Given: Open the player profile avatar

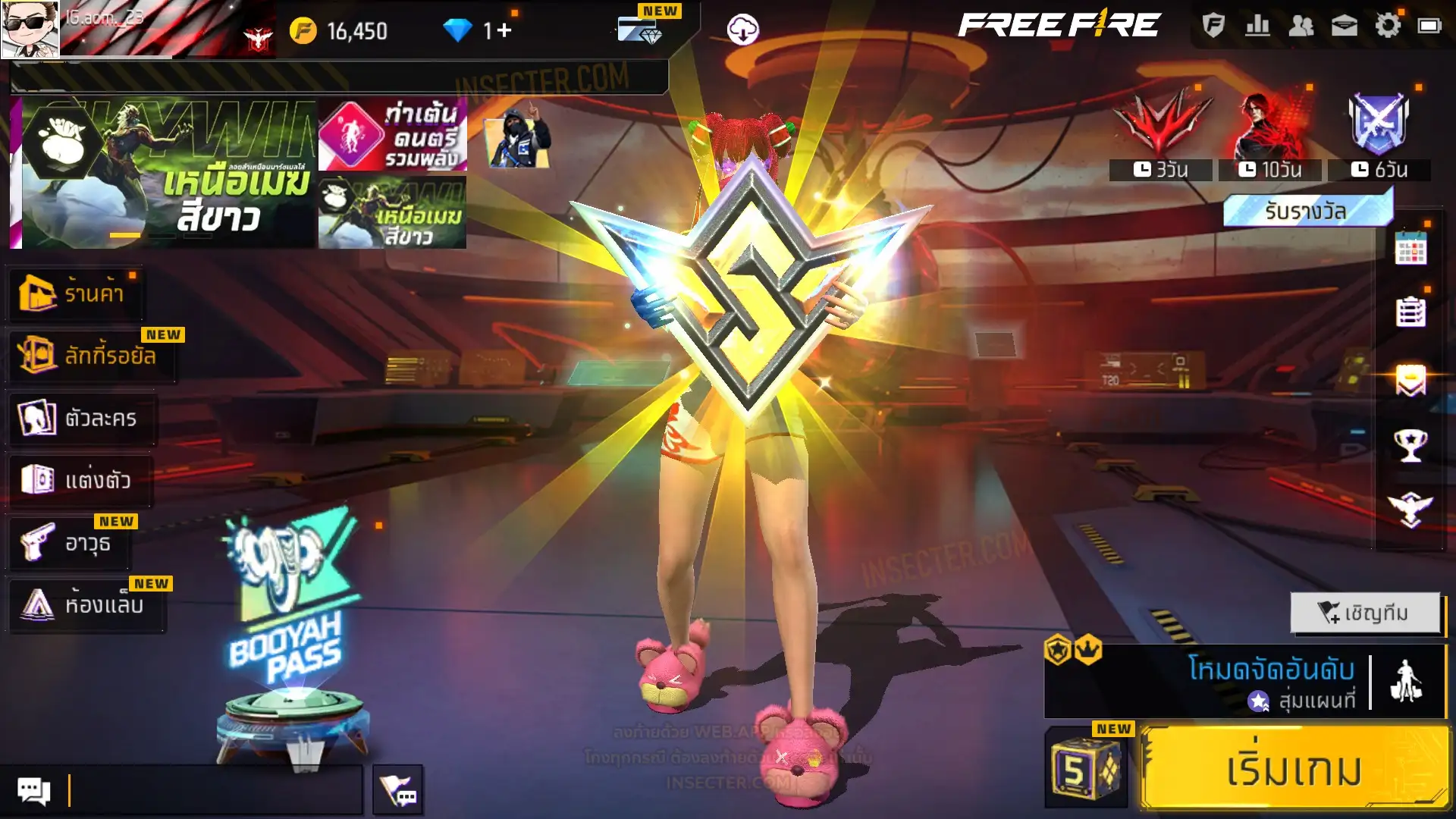Looking at the screenshot, I should (x=30, y=29).
